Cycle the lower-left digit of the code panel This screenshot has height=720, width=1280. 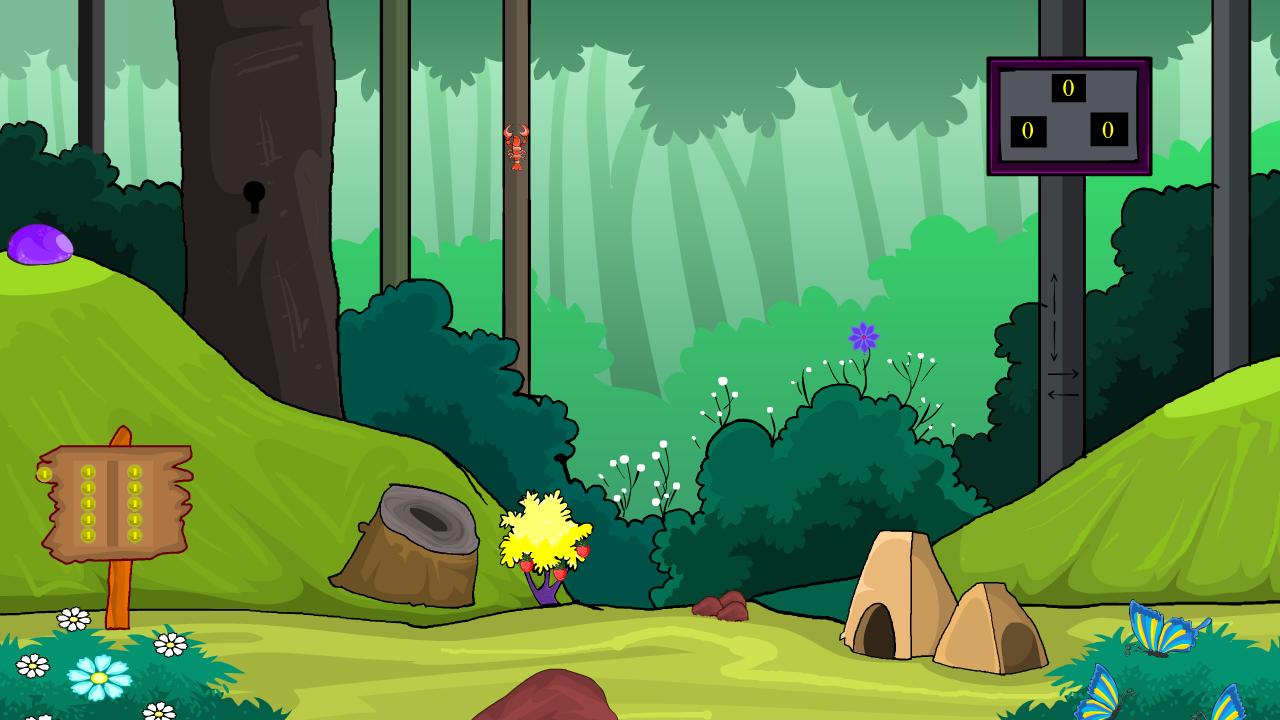click(1028, 131)
